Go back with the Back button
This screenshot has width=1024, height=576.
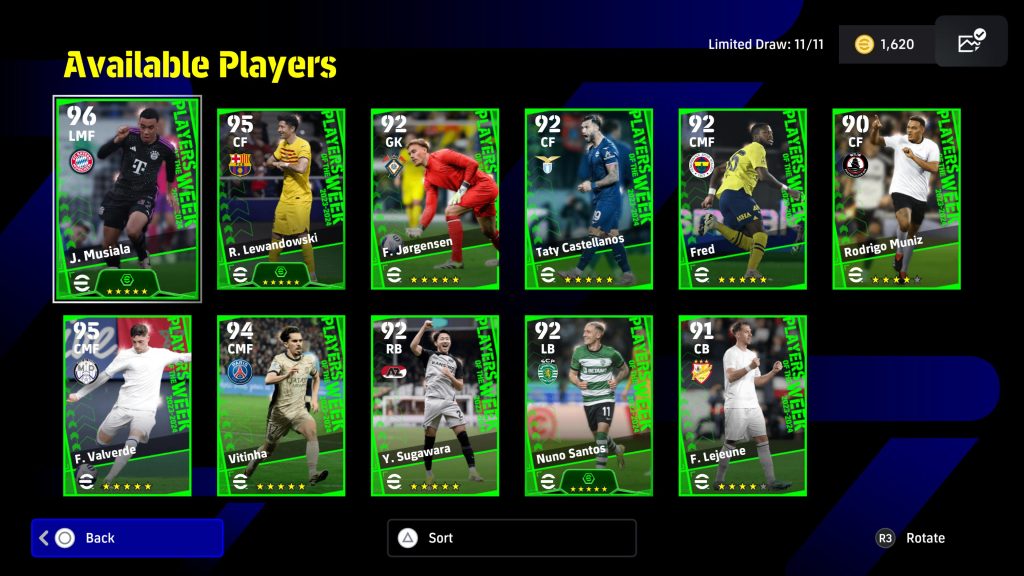[127, 538]
